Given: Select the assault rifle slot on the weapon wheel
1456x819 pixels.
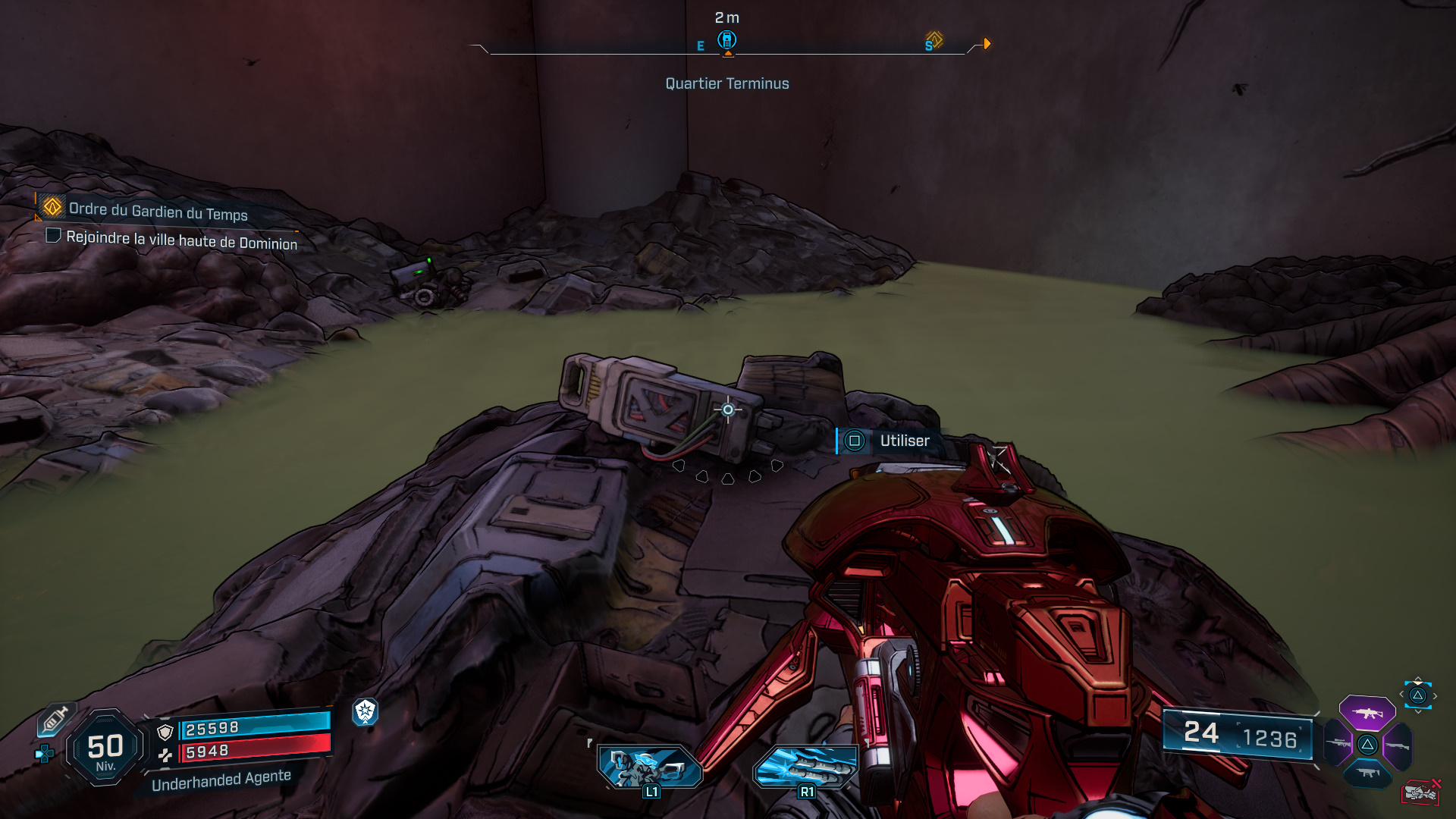Looking at the screenshot, I should [1367, 714].
